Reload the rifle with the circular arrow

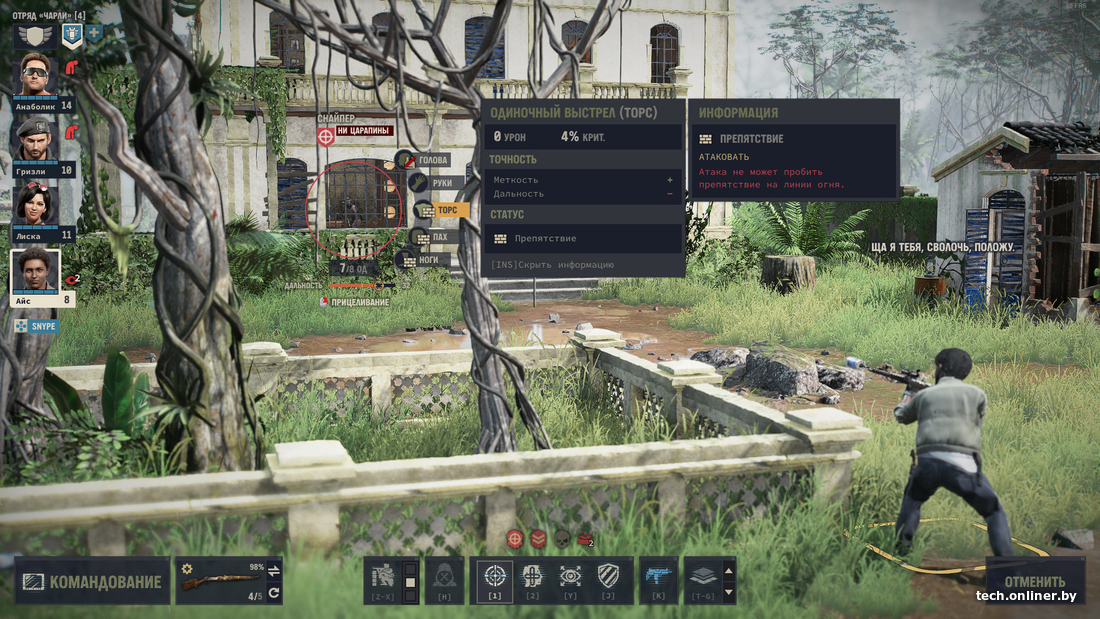(x=274, y=594)
